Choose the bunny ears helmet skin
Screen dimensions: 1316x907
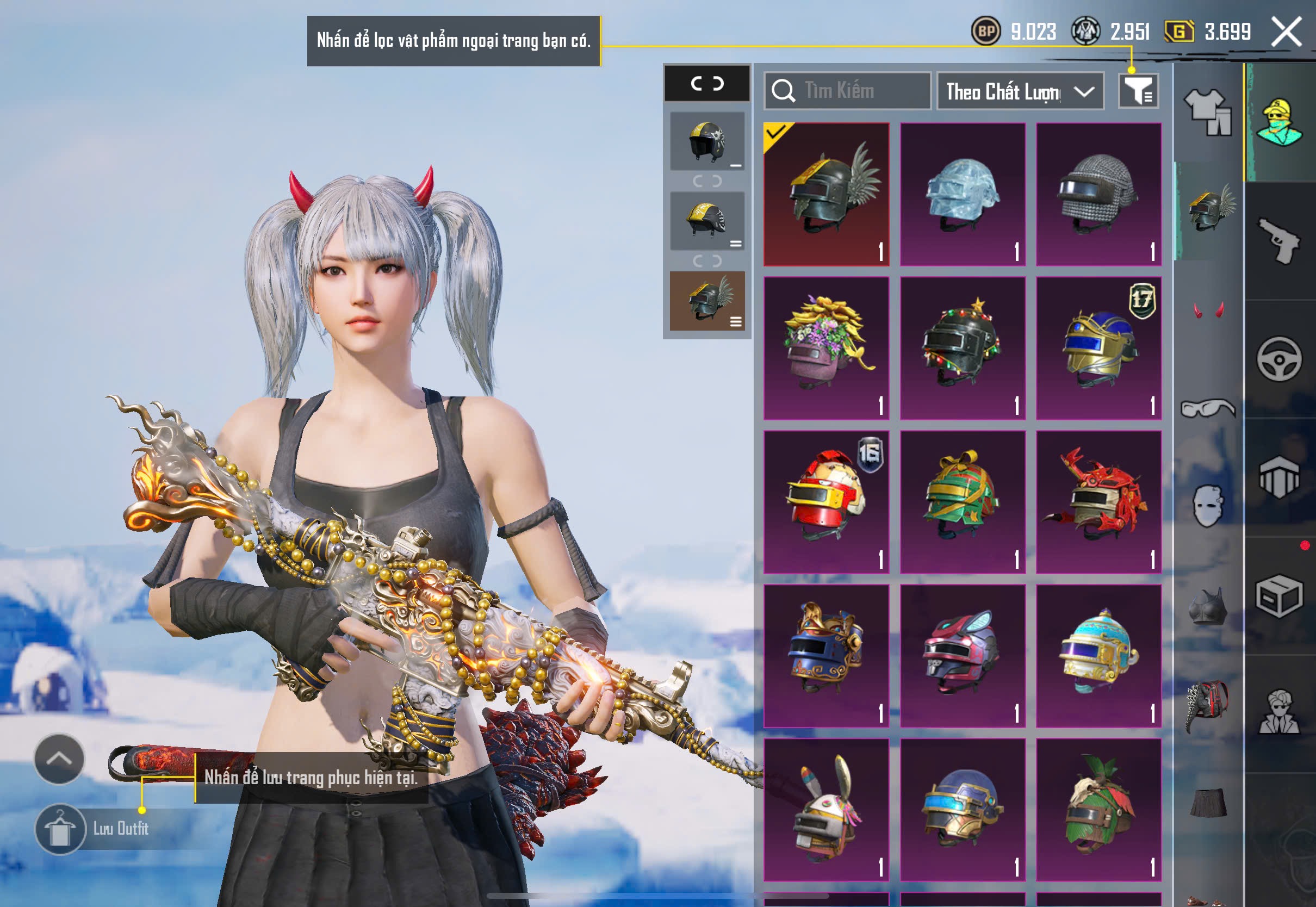pyautogui.click(x=826, y=810)
